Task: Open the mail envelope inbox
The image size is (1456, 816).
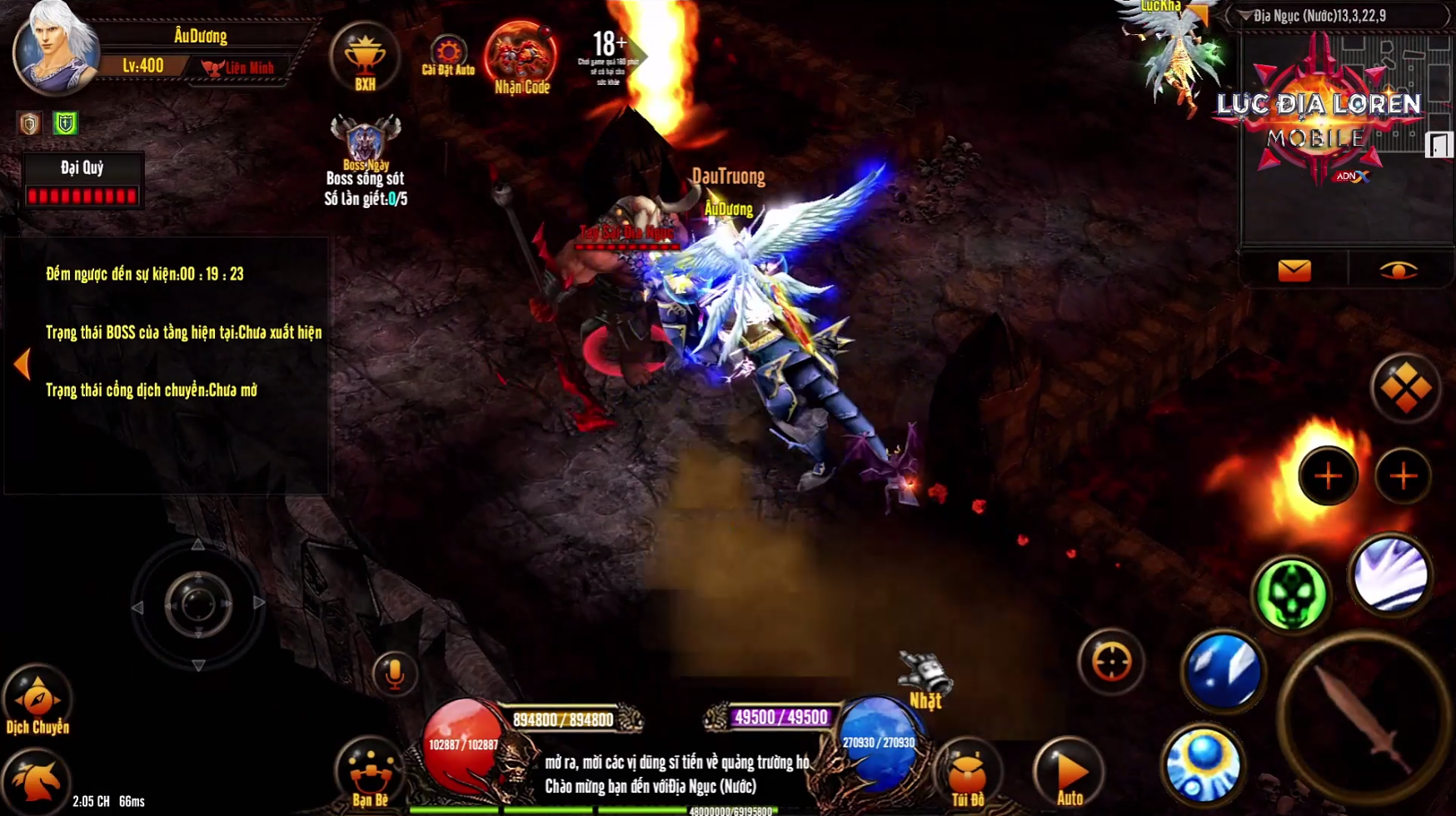Action: (x=1294, y=271)
